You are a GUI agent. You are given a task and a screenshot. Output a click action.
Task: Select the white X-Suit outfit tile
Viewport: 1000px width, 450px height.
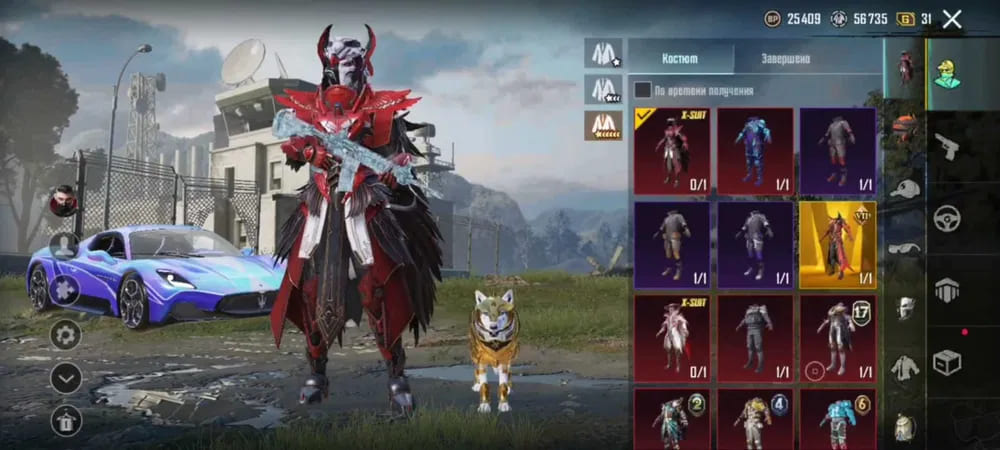tap(671, 338)
